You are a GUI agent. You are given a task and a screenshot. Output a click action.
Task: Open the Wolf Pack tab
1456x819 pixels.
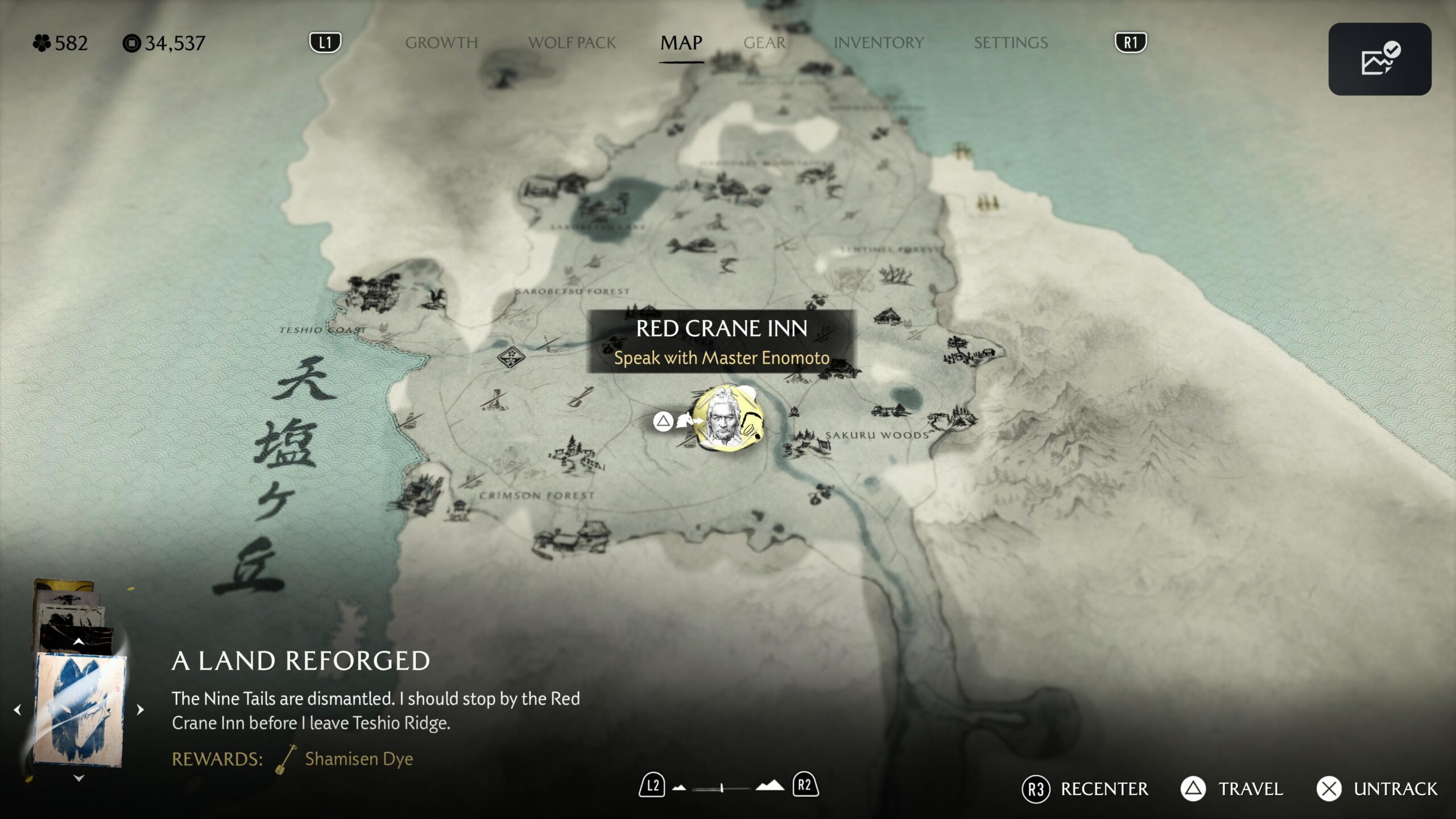572,43
